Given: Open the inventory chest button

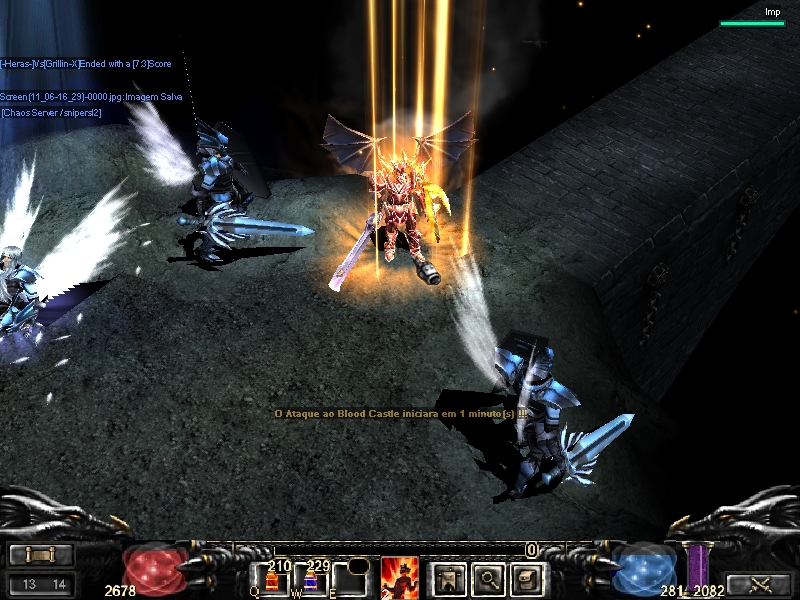Looking at the screenshot, I should pos(526,577).
